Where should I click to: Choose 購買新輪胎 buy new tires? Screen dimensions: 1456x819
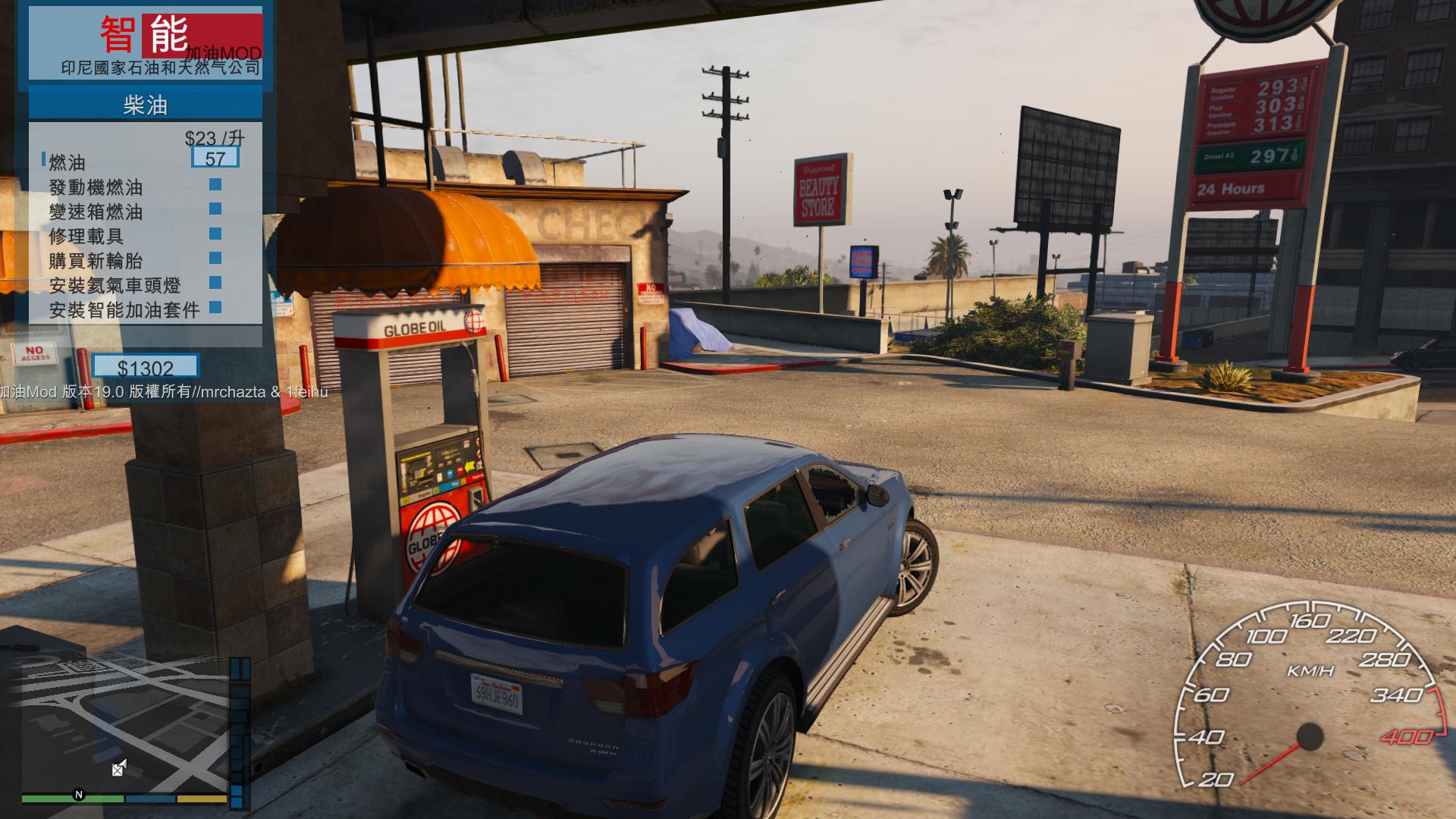(x=96, y=261)
